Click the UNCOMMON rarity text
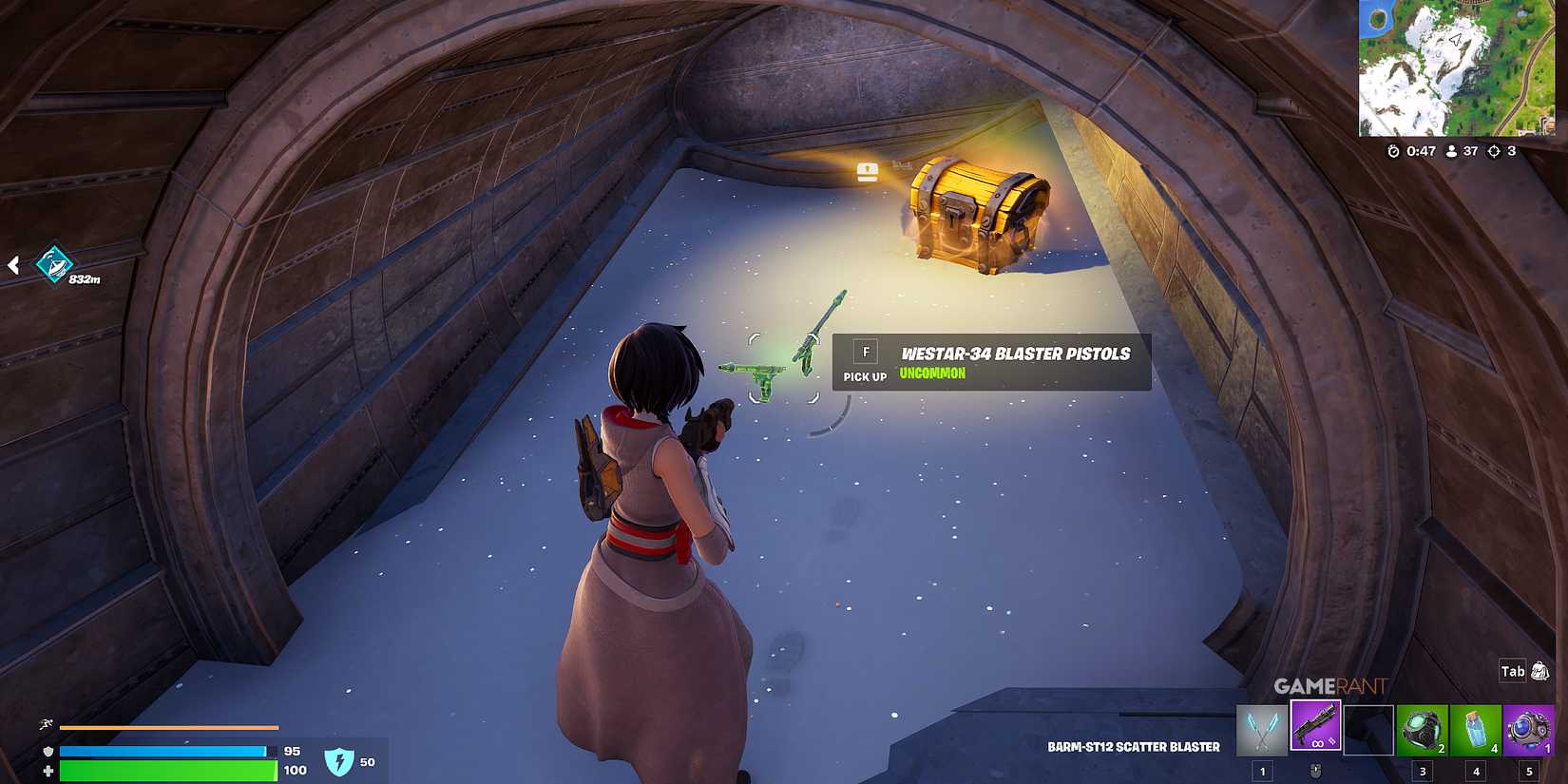 coord(932,373)
